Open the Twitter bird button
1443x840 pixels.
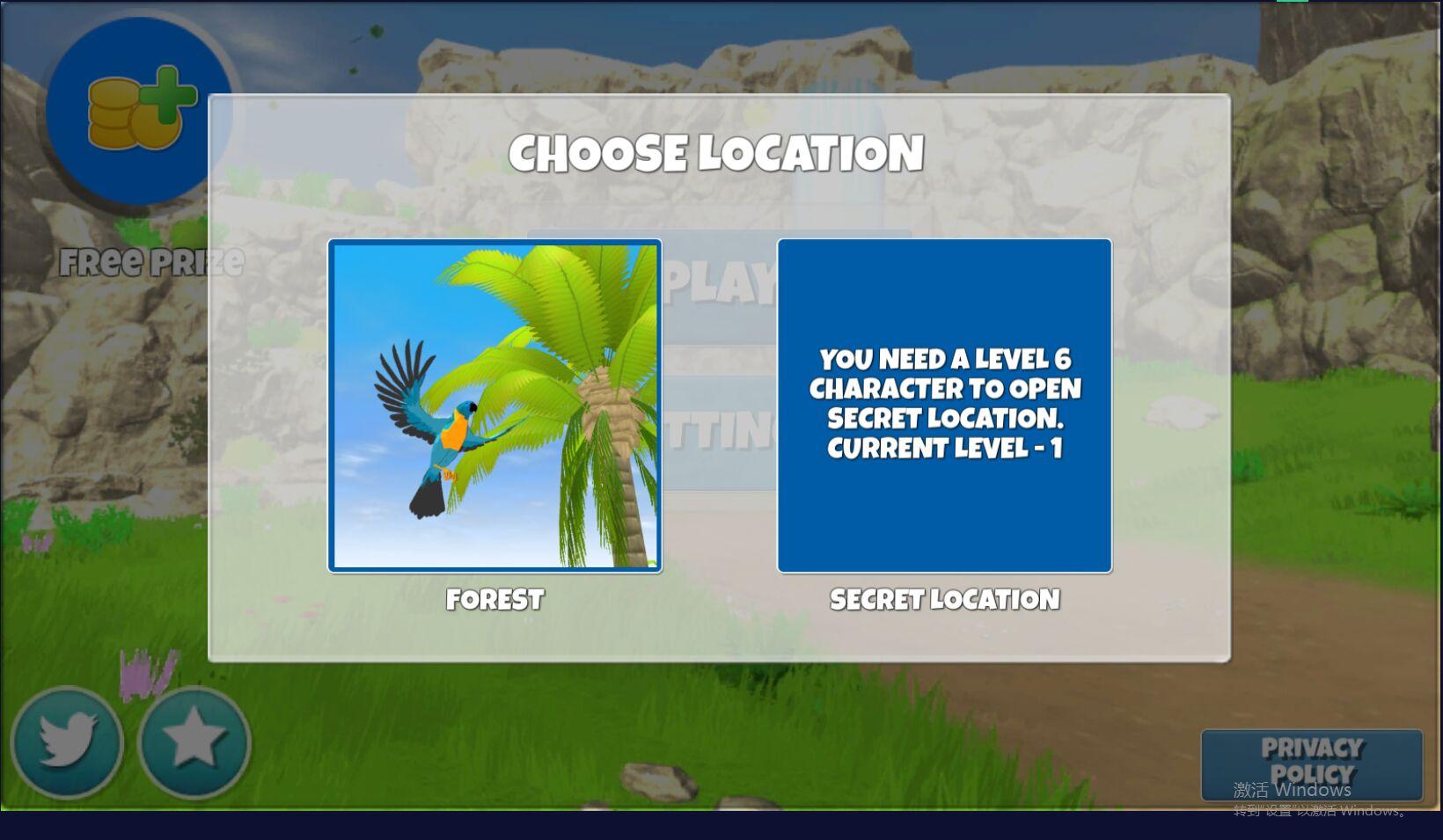[67, 741]
